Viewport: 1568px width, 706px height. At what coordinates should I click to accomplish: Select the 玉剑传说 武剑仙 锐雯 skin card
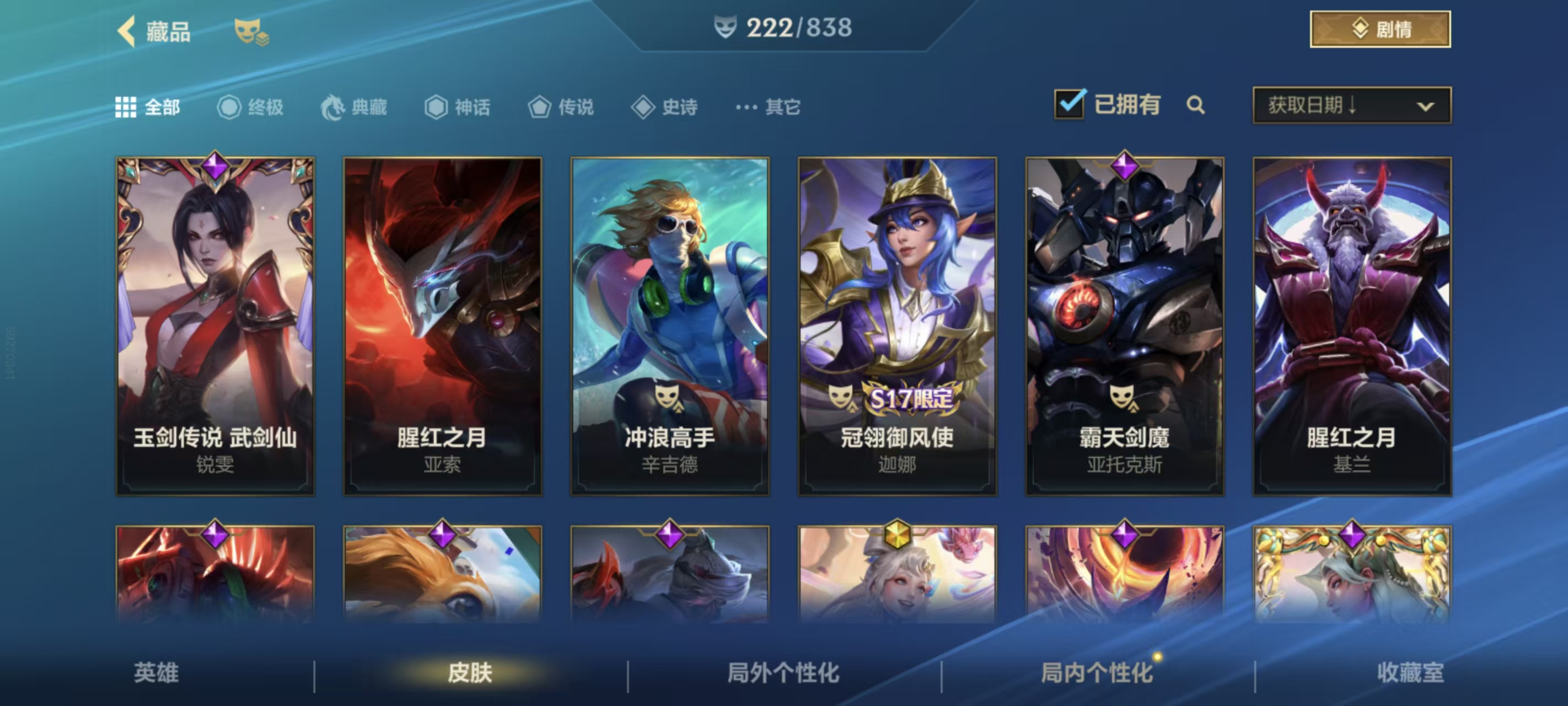tap(216, 326)
